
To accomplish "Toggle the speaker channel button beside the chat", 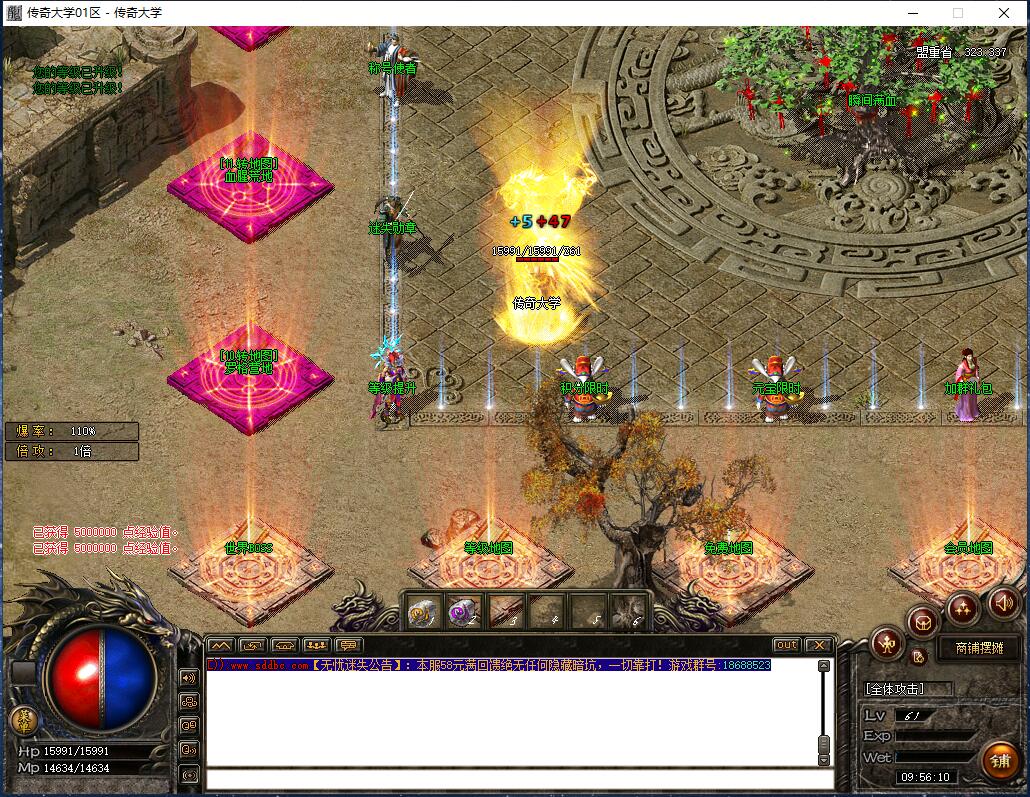I will coord(188,678).
